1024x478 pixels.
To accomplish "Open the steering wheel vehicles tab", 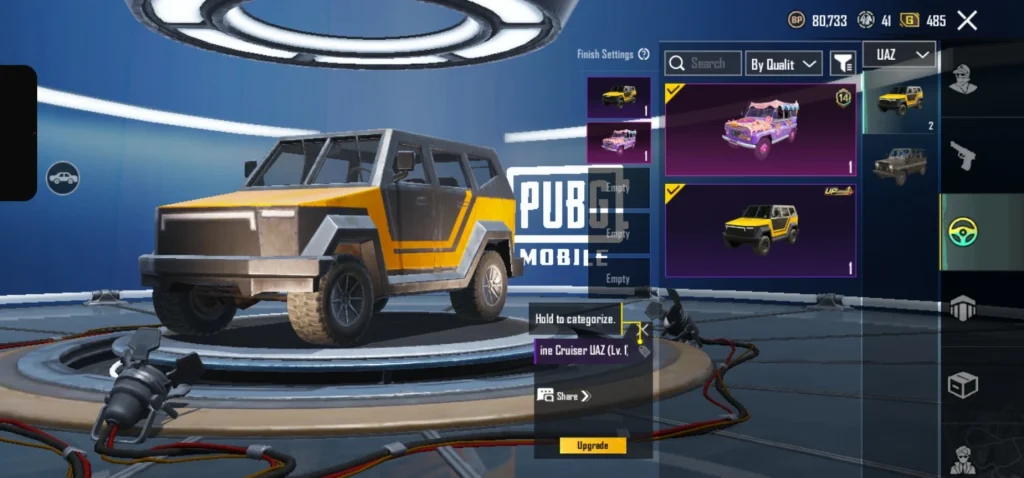I will (962, 232).
